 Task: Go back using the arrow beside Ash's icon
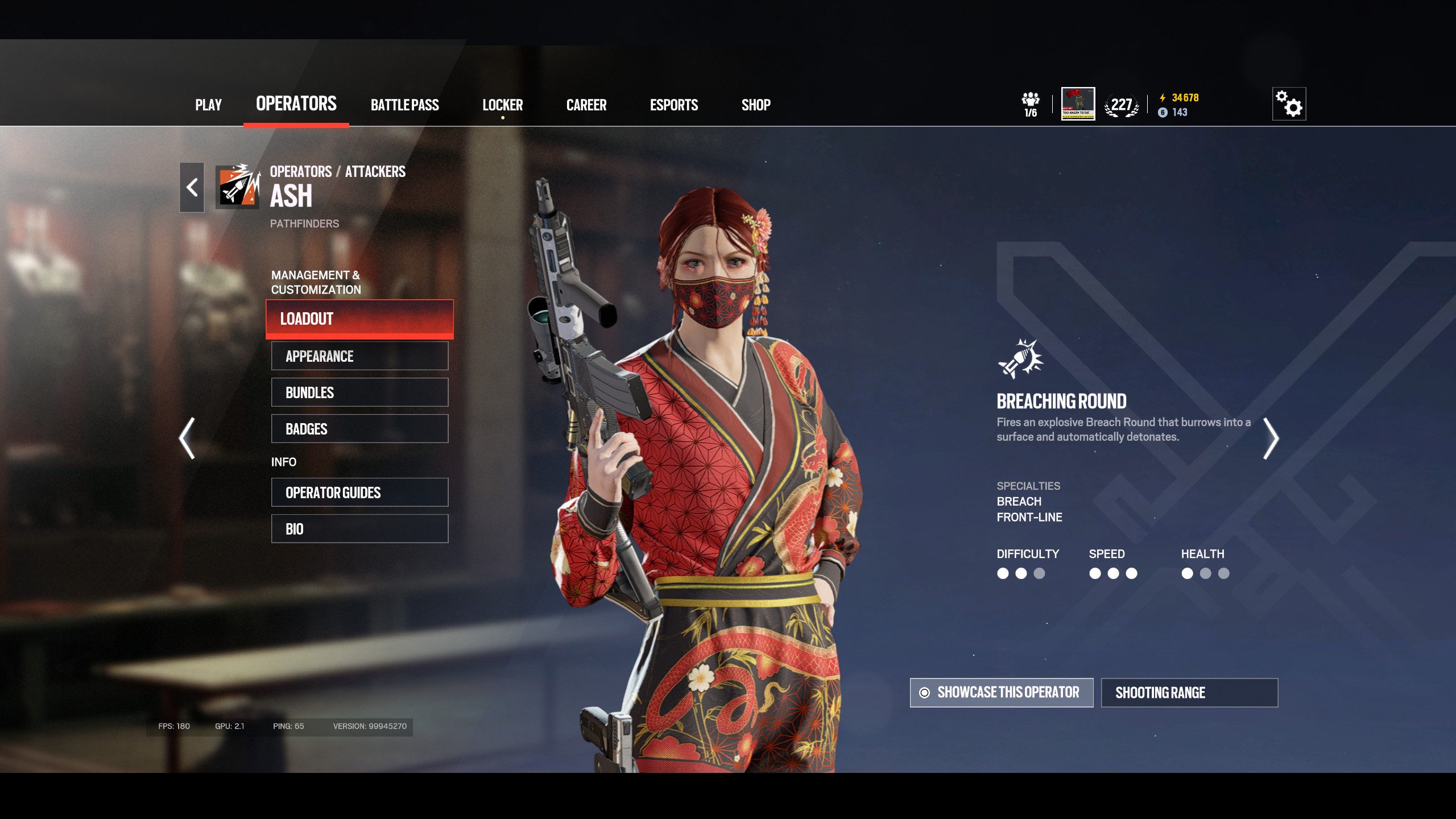coord(192,188)
